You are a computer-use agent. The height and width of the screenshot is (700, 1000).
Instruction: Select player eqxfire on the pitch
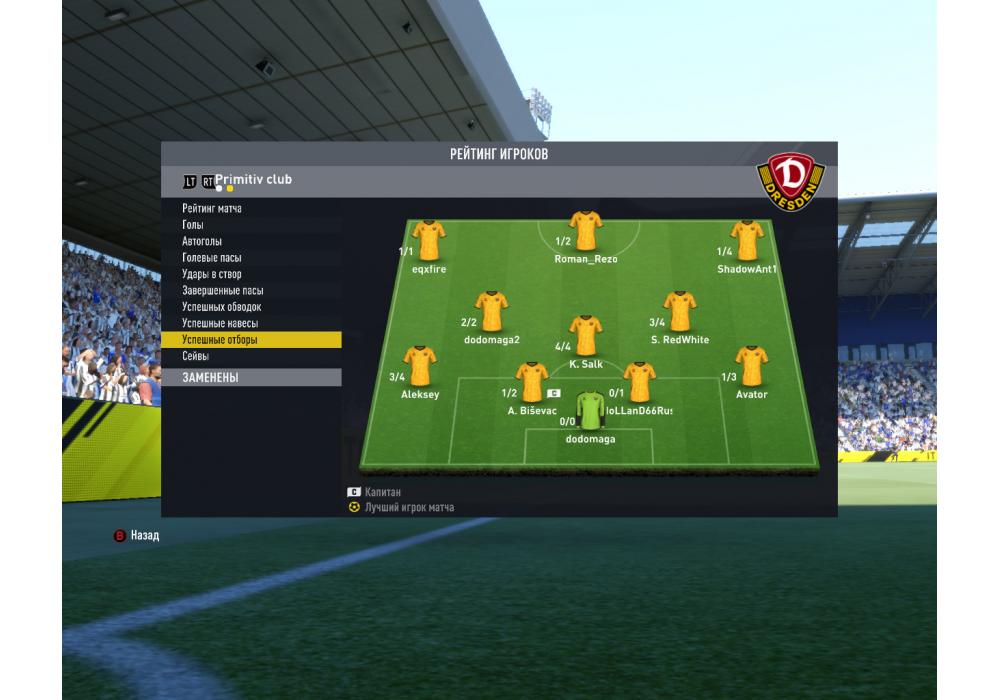pyautogui.click(x=428, y=241)
